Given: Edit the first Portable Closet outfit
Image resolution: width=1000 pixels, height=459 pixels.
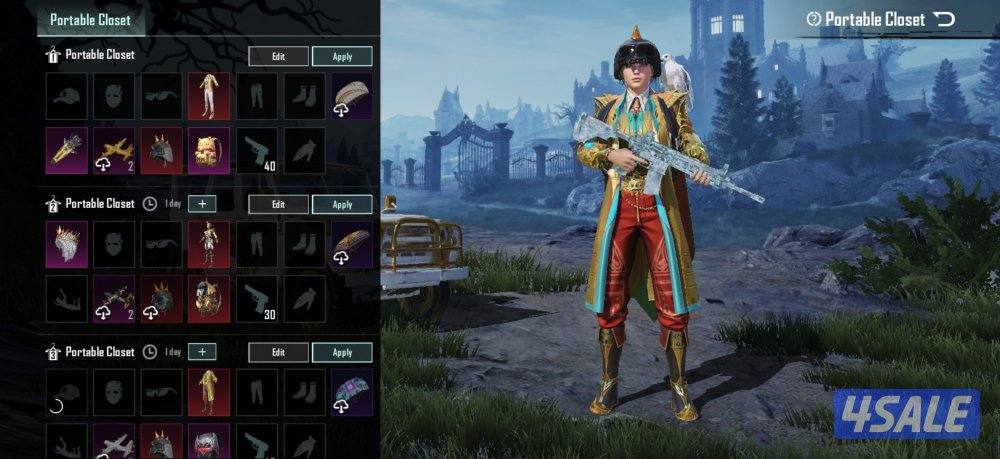Looking at the screenshot, I should (x=278, y=56).
